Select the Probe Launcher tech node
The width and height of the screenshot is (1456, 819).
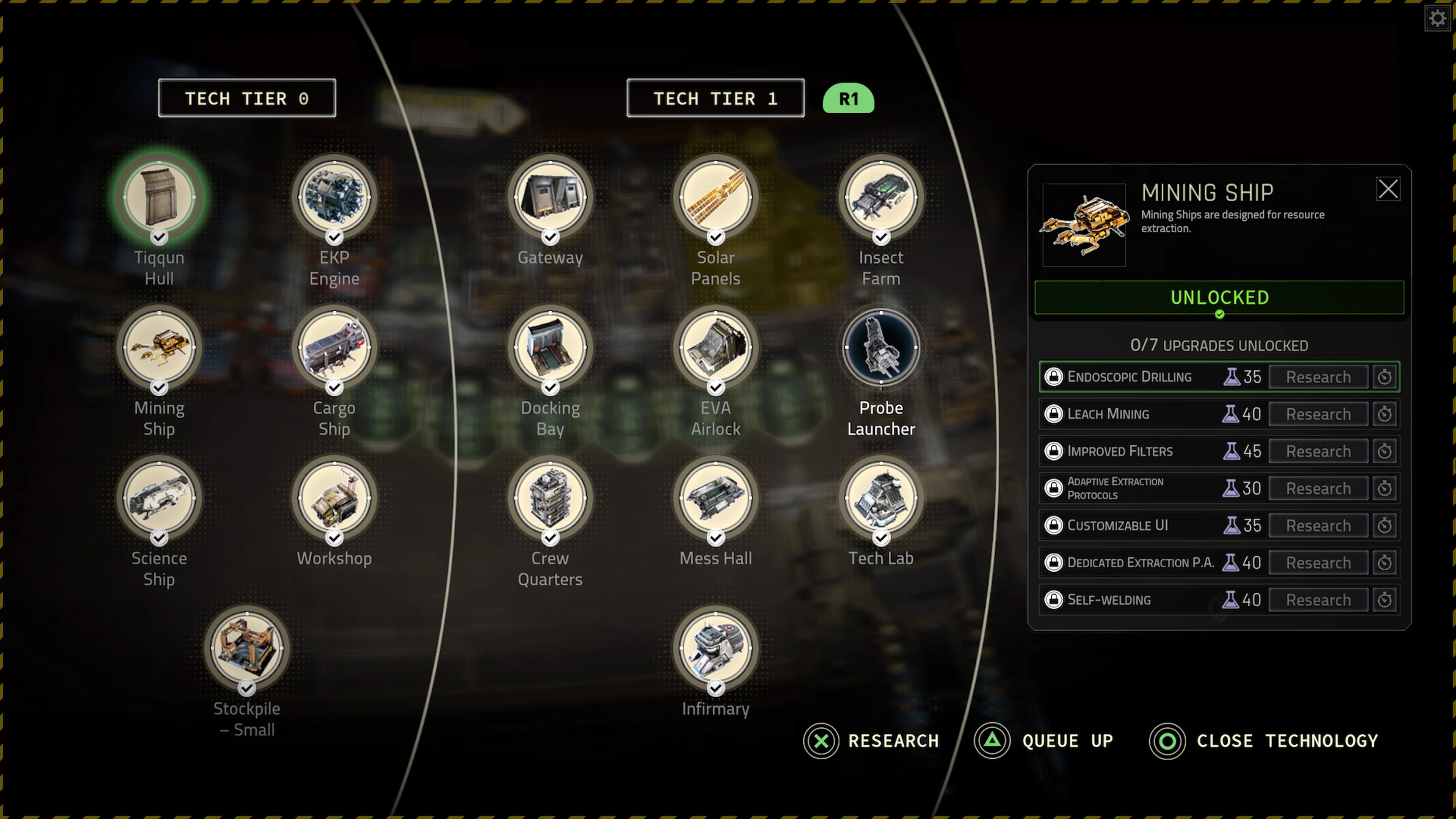click(880, 348)
